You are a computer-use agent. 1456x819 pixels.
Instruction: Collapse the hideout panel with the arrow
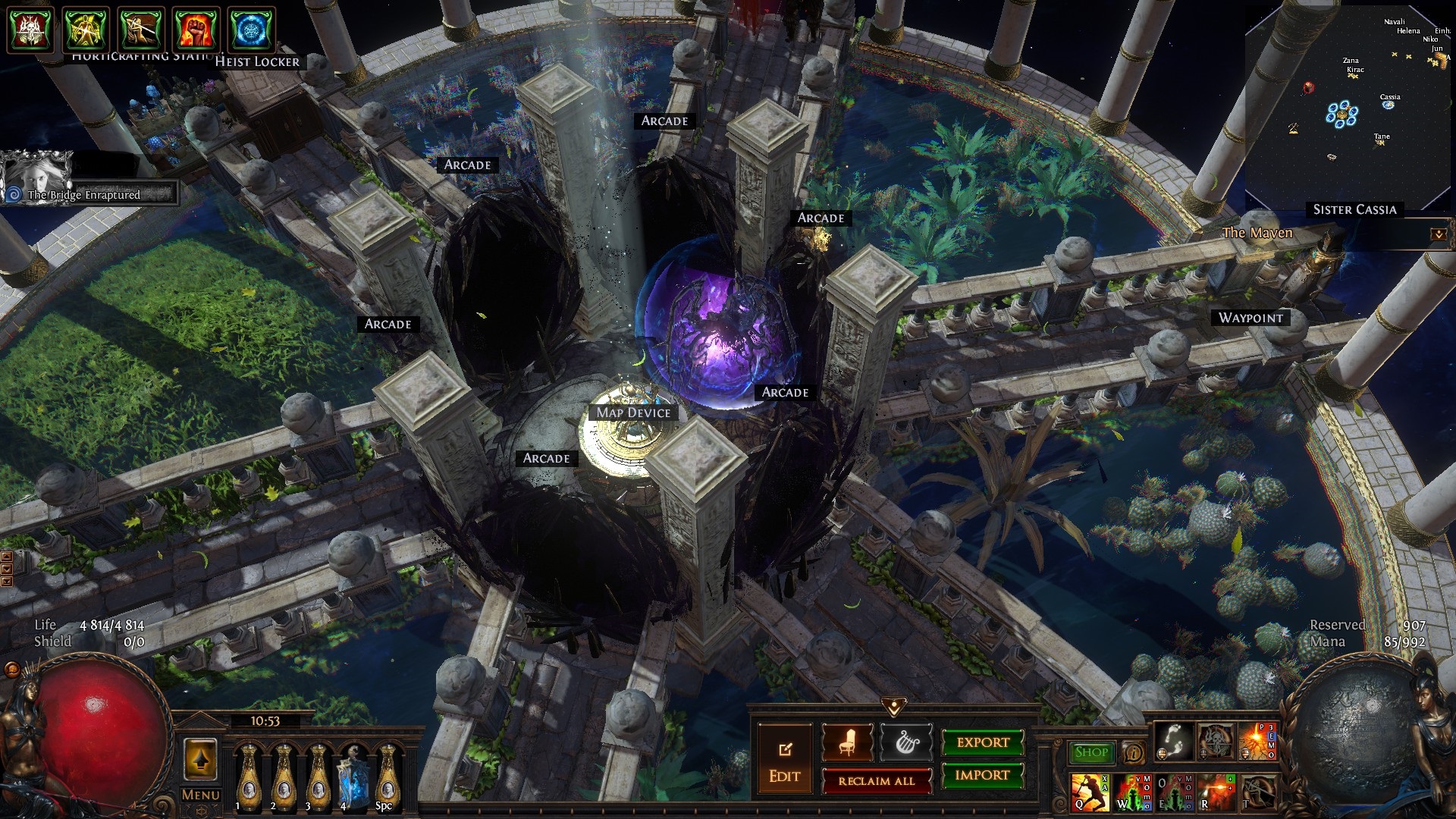[894, 707]
